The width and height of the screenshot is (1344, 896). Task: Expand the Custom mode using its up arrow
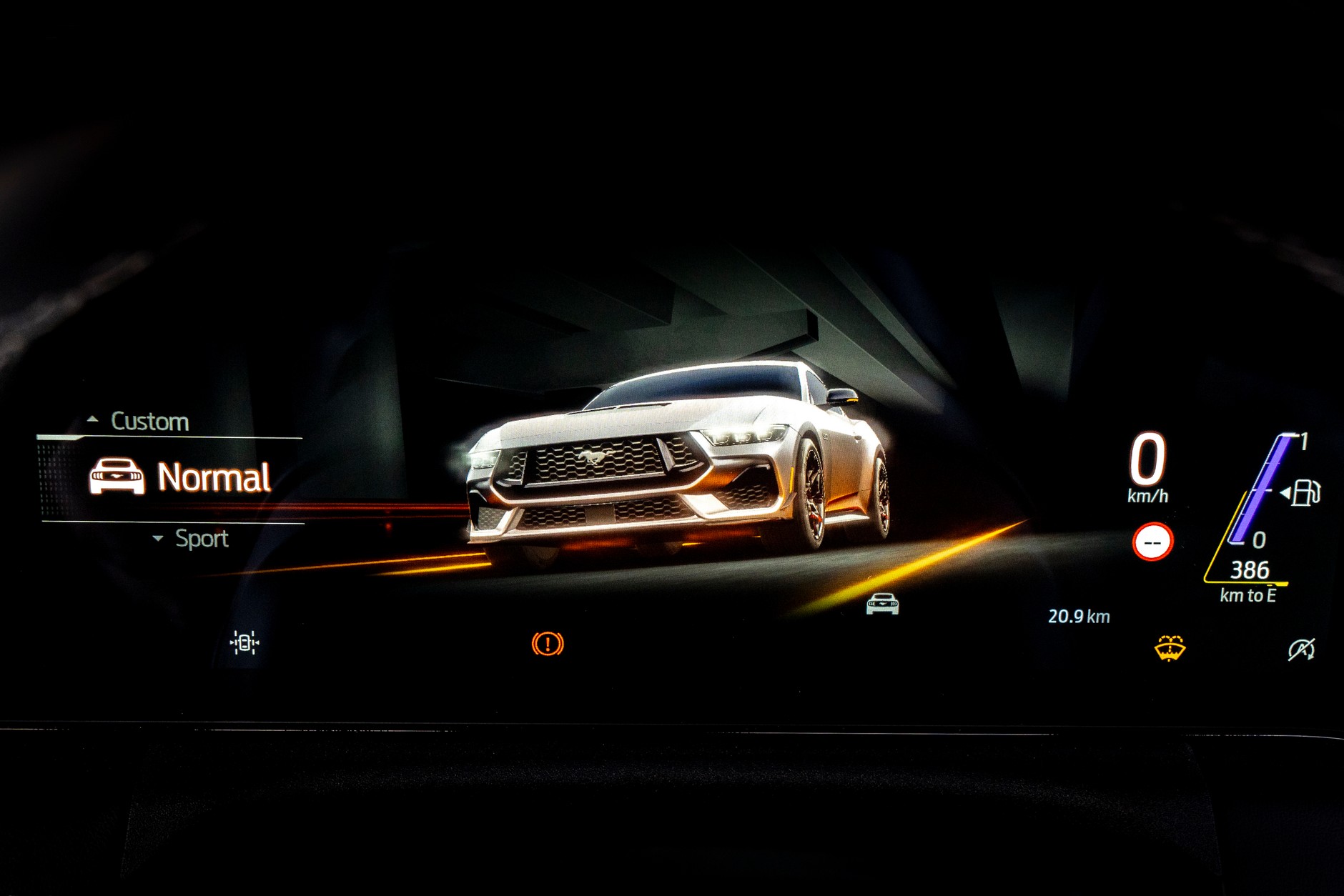pyautogui.click(x=93, y=420)
